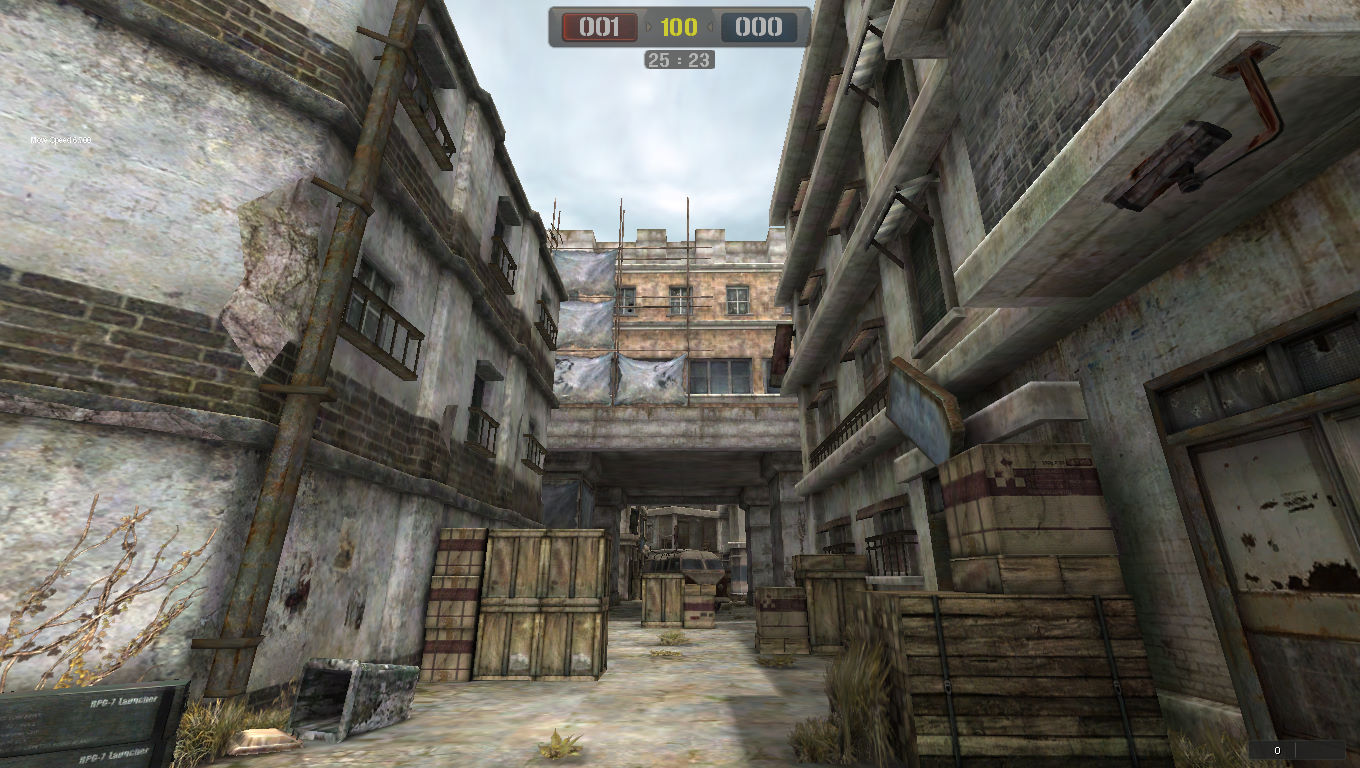Image resolution: width=1360 pixels, height=768 pixels.
Task: Click the blue team score counter
Action: coord(758,27)
